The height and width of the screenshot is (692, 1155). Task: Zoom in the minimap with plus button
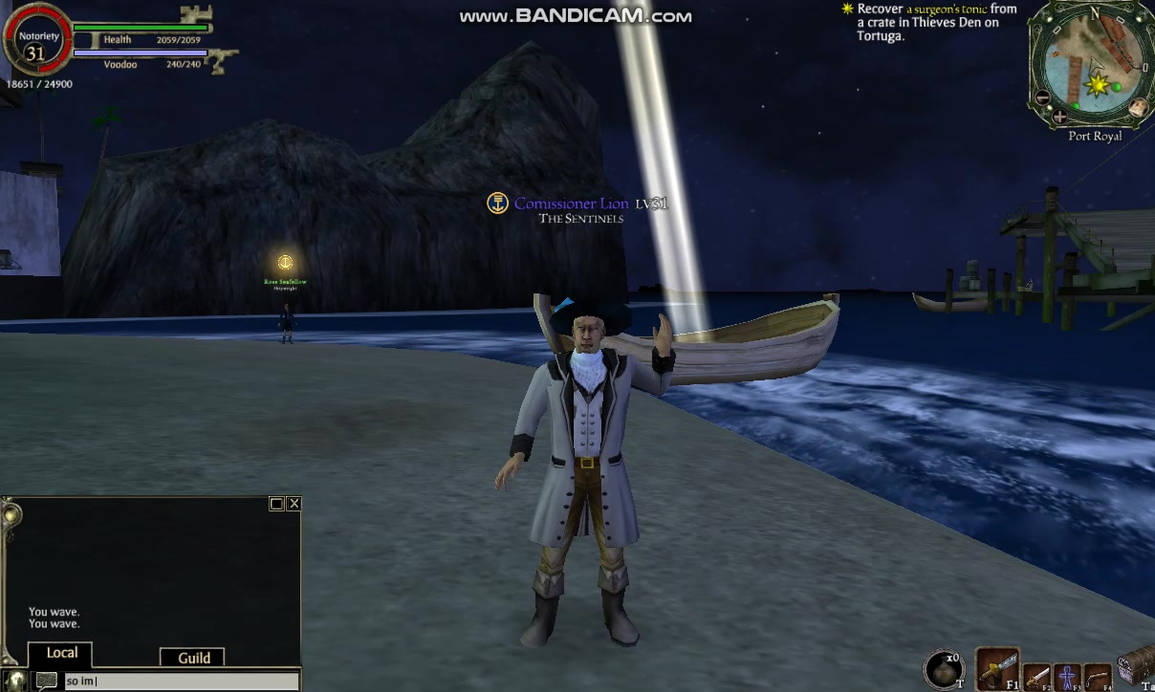[x=1059, y=116]
